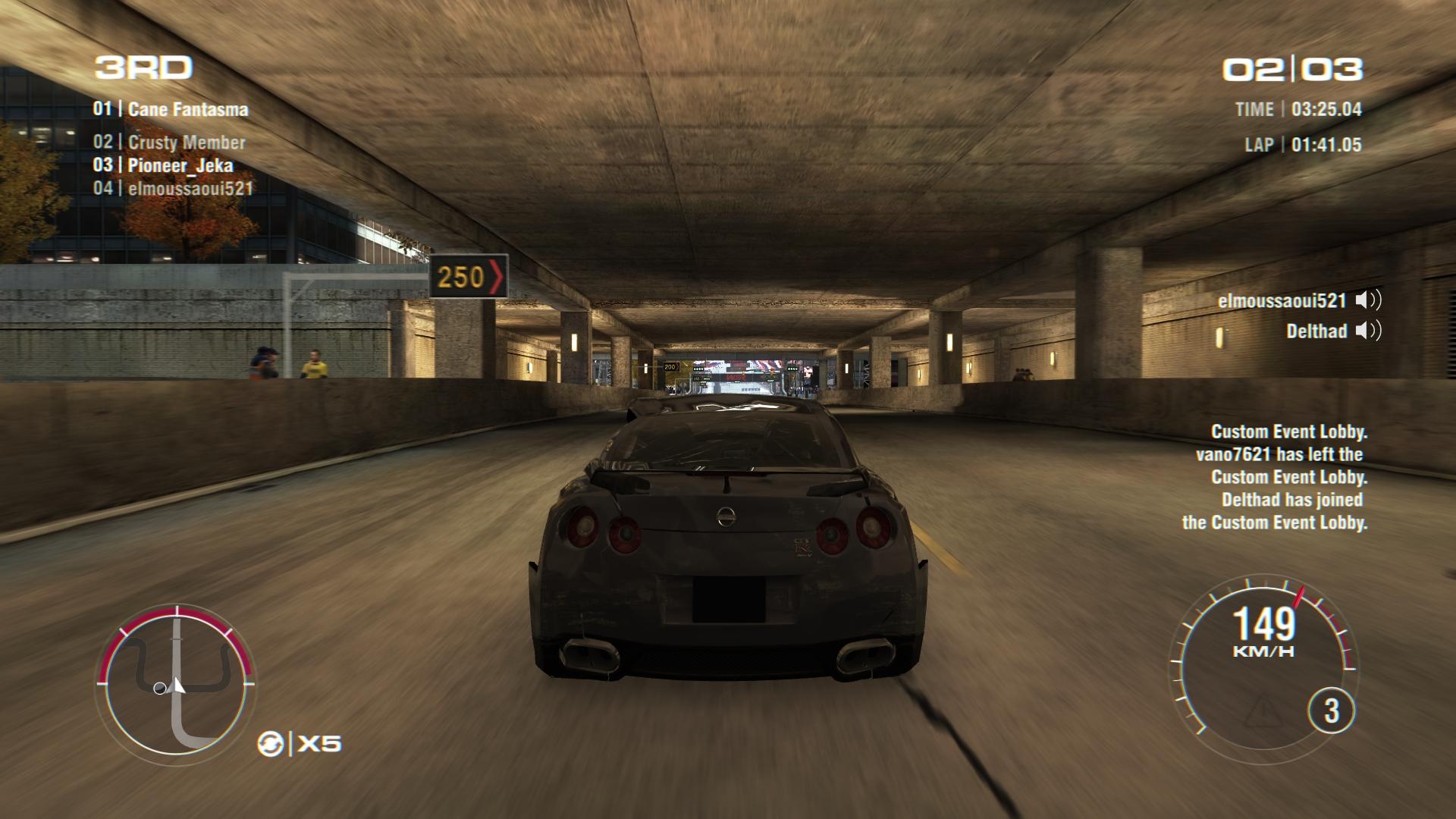Select Cane Fantasma in the standings

point(171,109)
